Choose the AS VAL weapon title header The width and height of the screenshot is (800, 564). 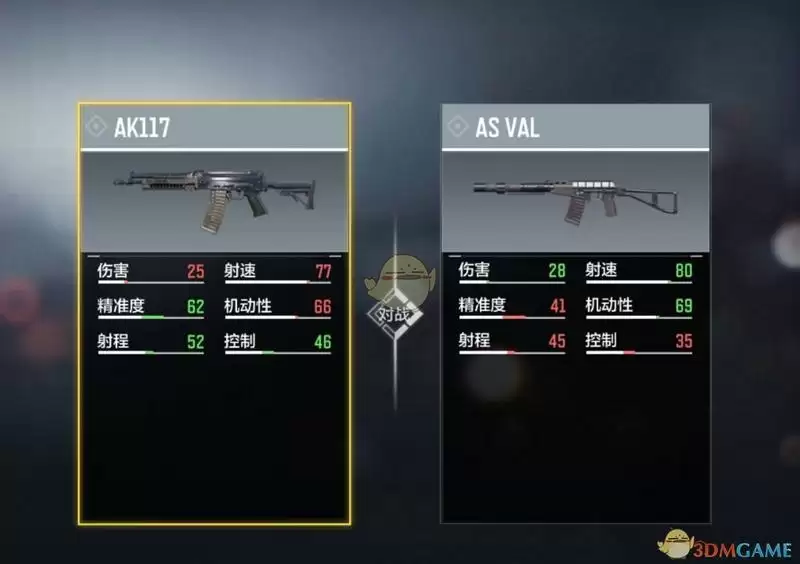(575, 127)
